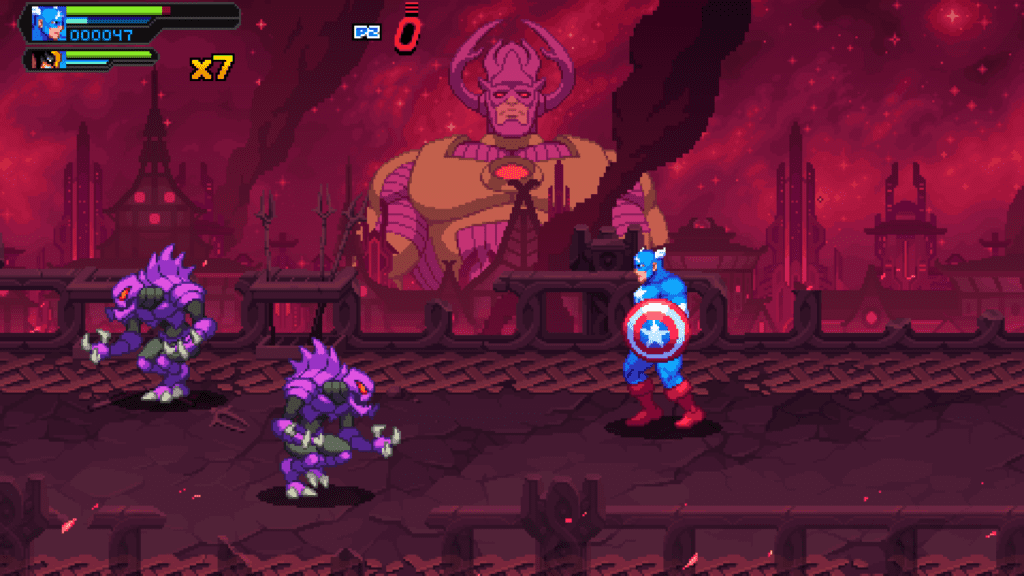The image size is (1024, 576).
Task: Click the P2 player indicator badge
Action: tap(367, 32)
